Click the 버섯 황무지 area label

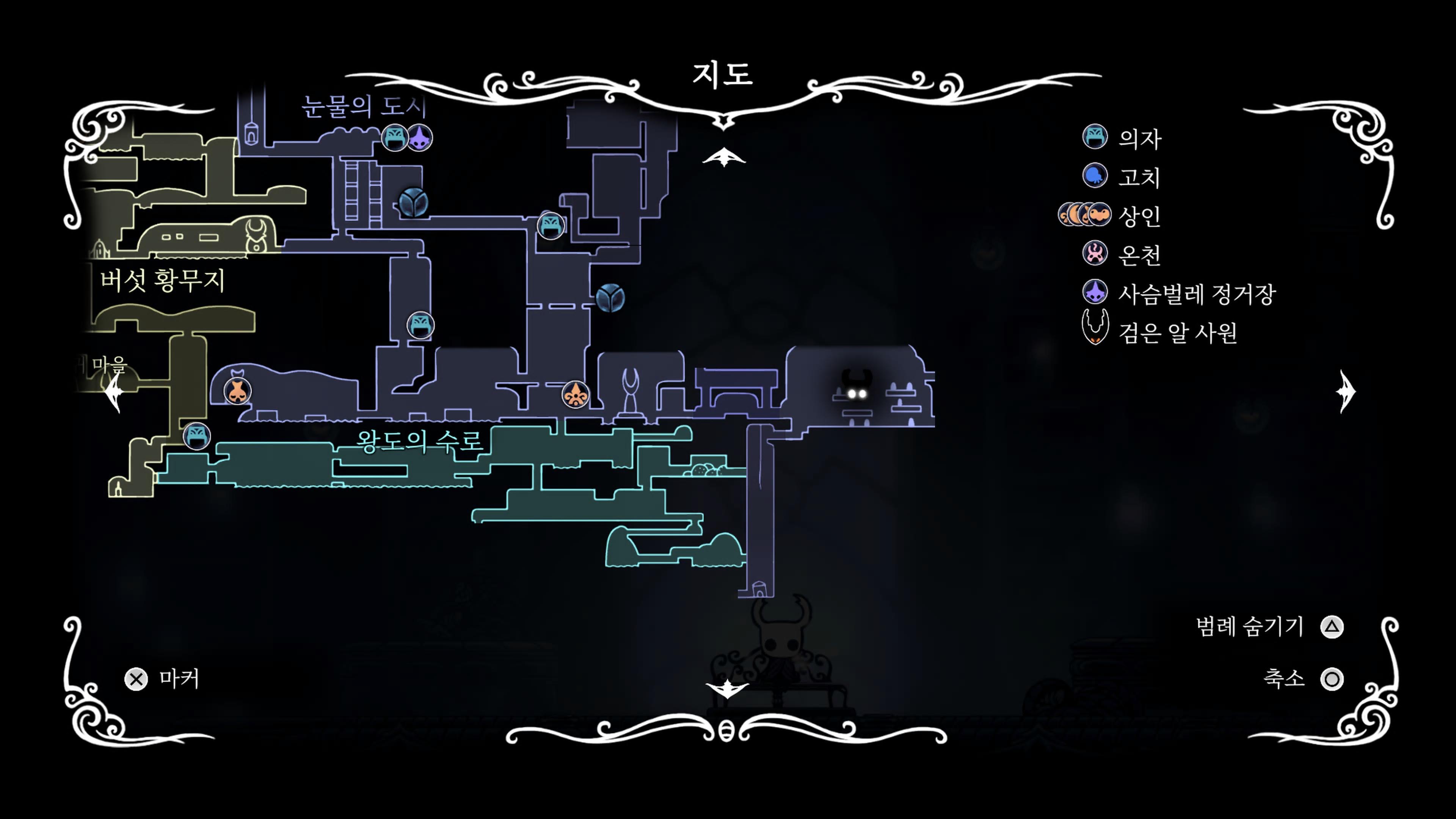tap(163, 280)
